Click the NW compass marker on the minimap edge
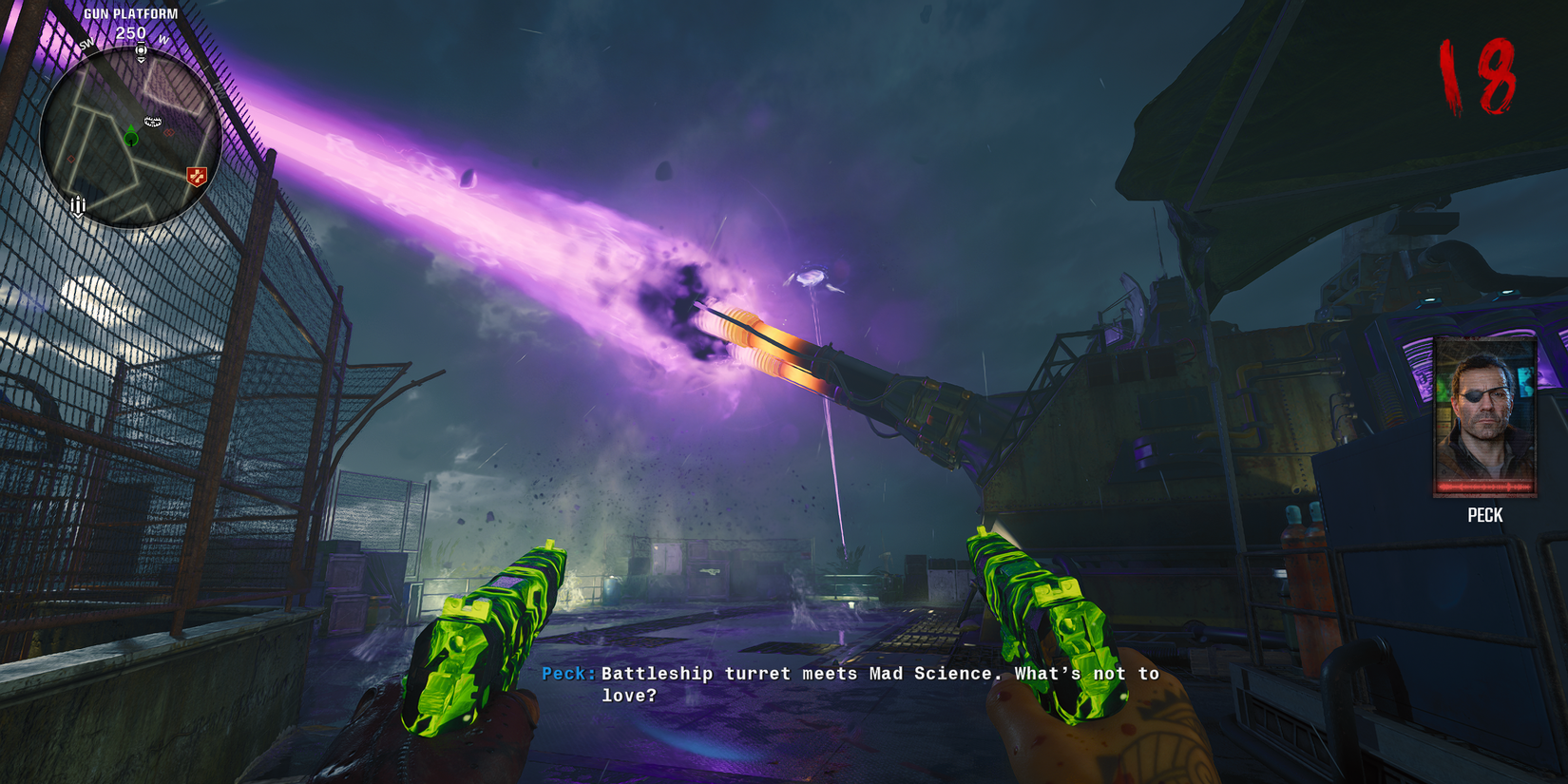This screenshot has height=784, width=1568. coord(220,91)
